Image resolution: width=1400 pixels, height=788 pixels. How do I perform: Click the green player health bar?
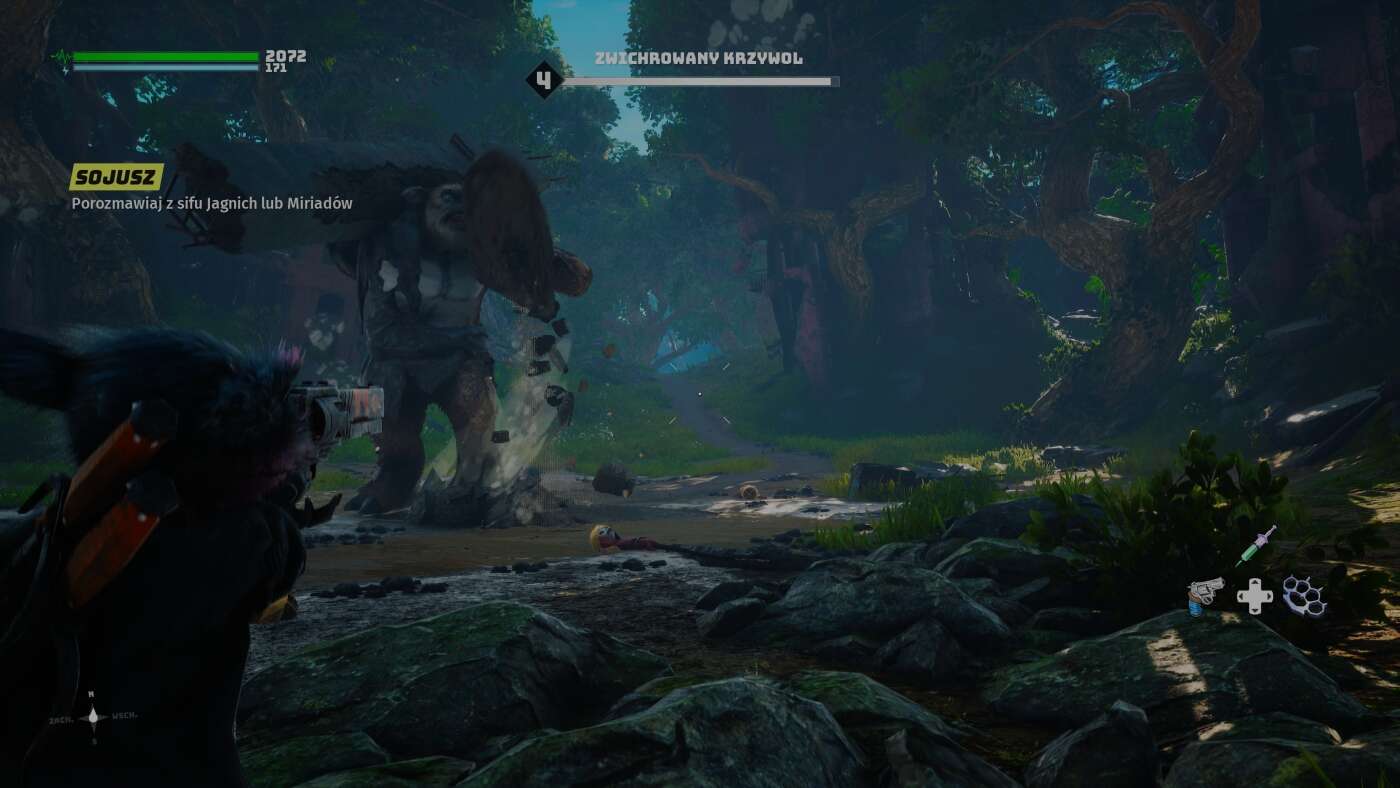click(165, 55)
